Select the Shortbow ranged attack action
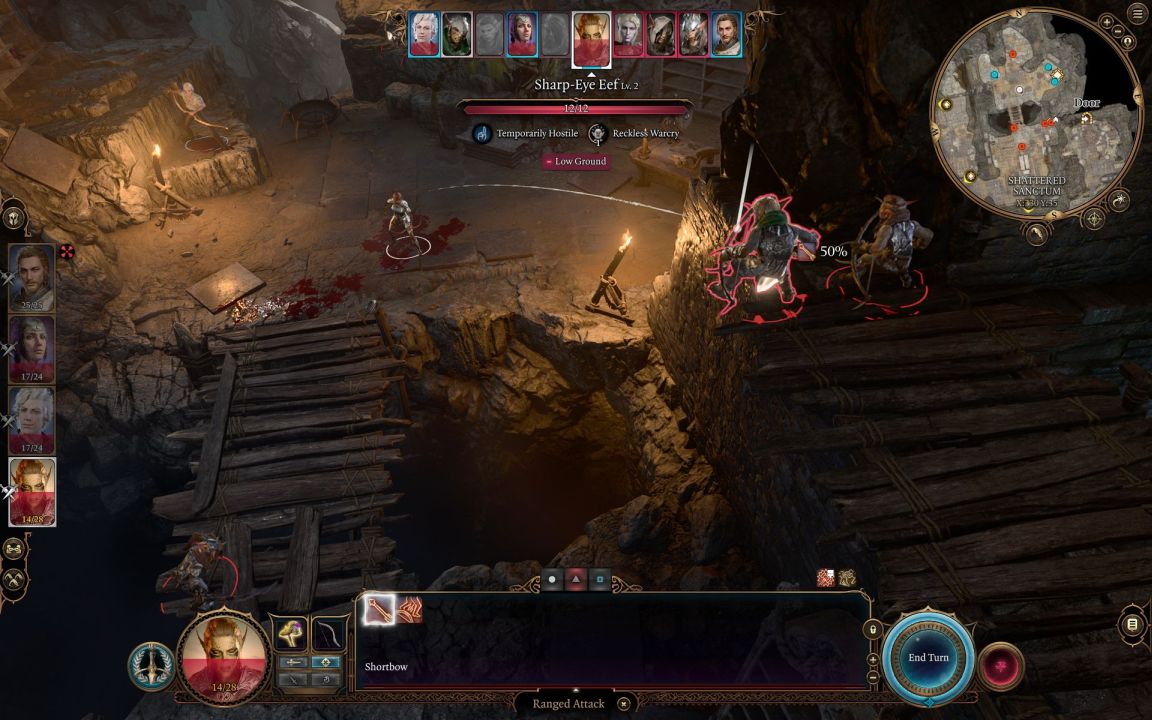Viewport: 1152px width, 720px height. coord(380,609)
